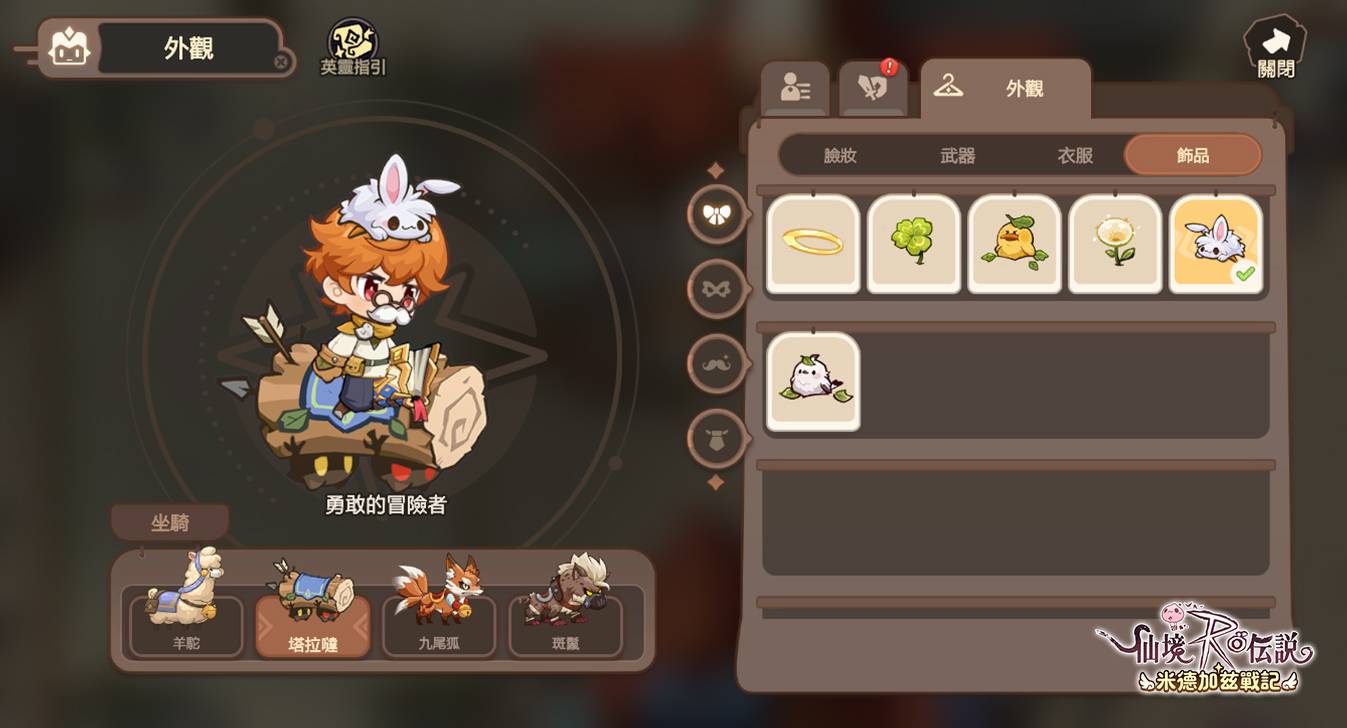The image size is (1347, 728).
Task: Open the tab with red alert badge
Action: 872,89
